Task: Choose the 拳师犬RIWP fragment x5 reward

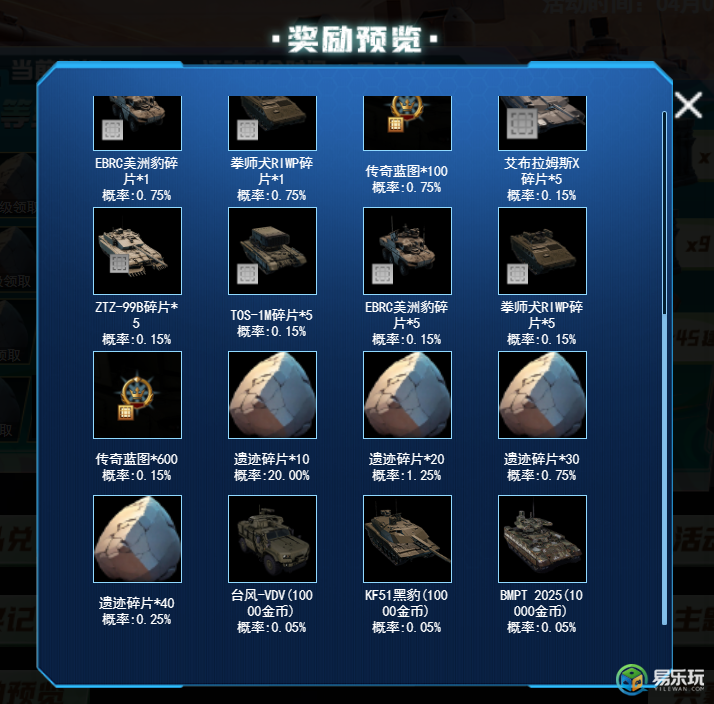Action: 542,251
